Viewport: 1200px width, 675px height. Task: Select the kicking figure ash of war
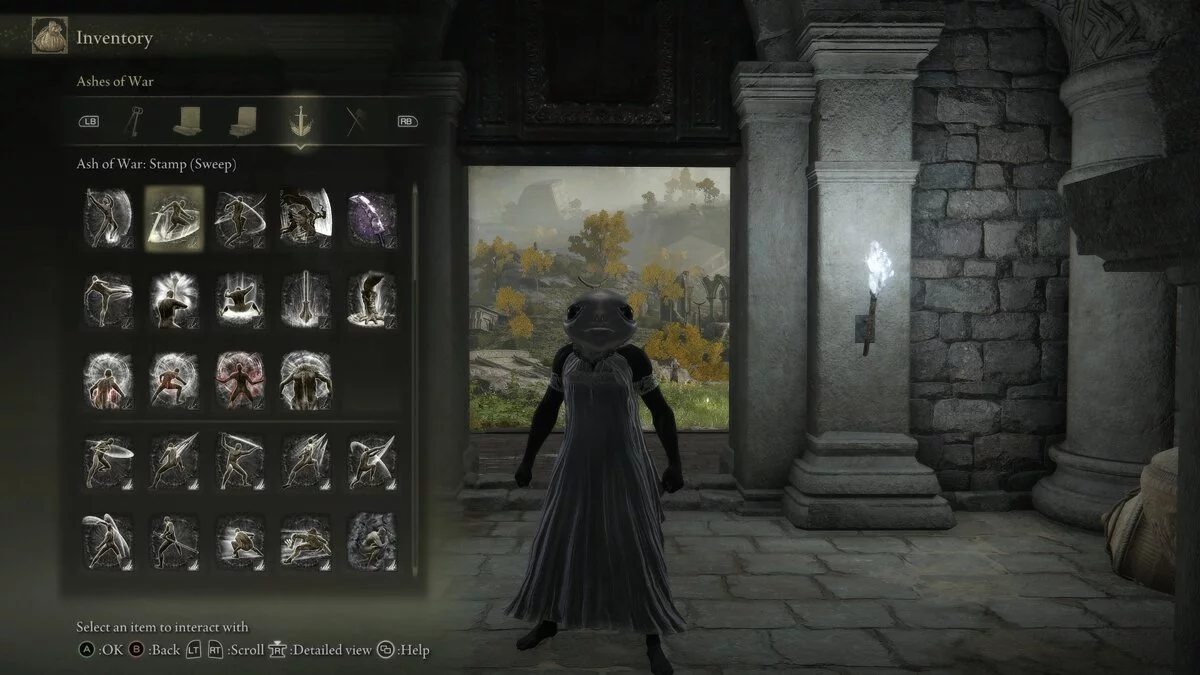point(109,299)
